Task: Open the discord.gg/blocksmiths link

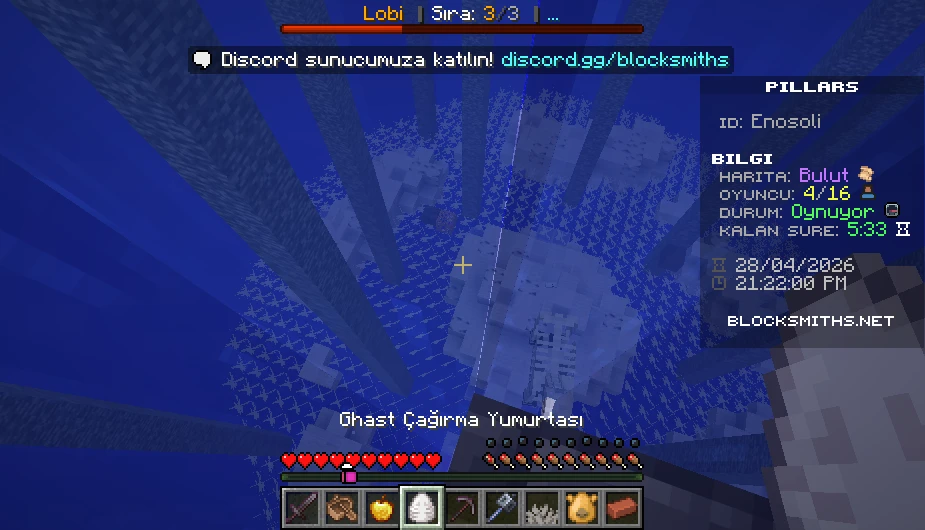Action: click(614, 60)
